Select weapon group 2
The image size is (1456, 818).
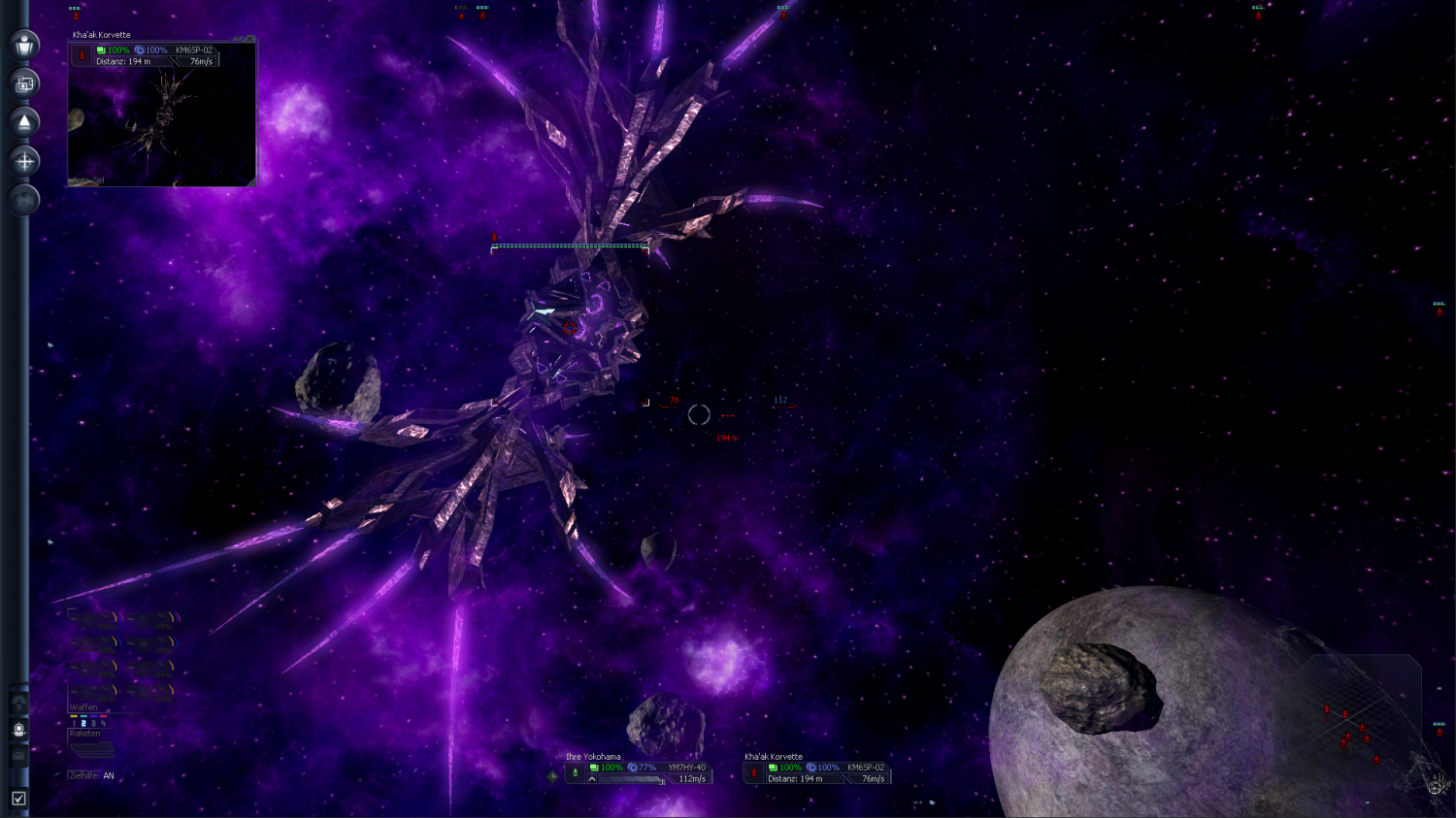(x=83, y=723)
